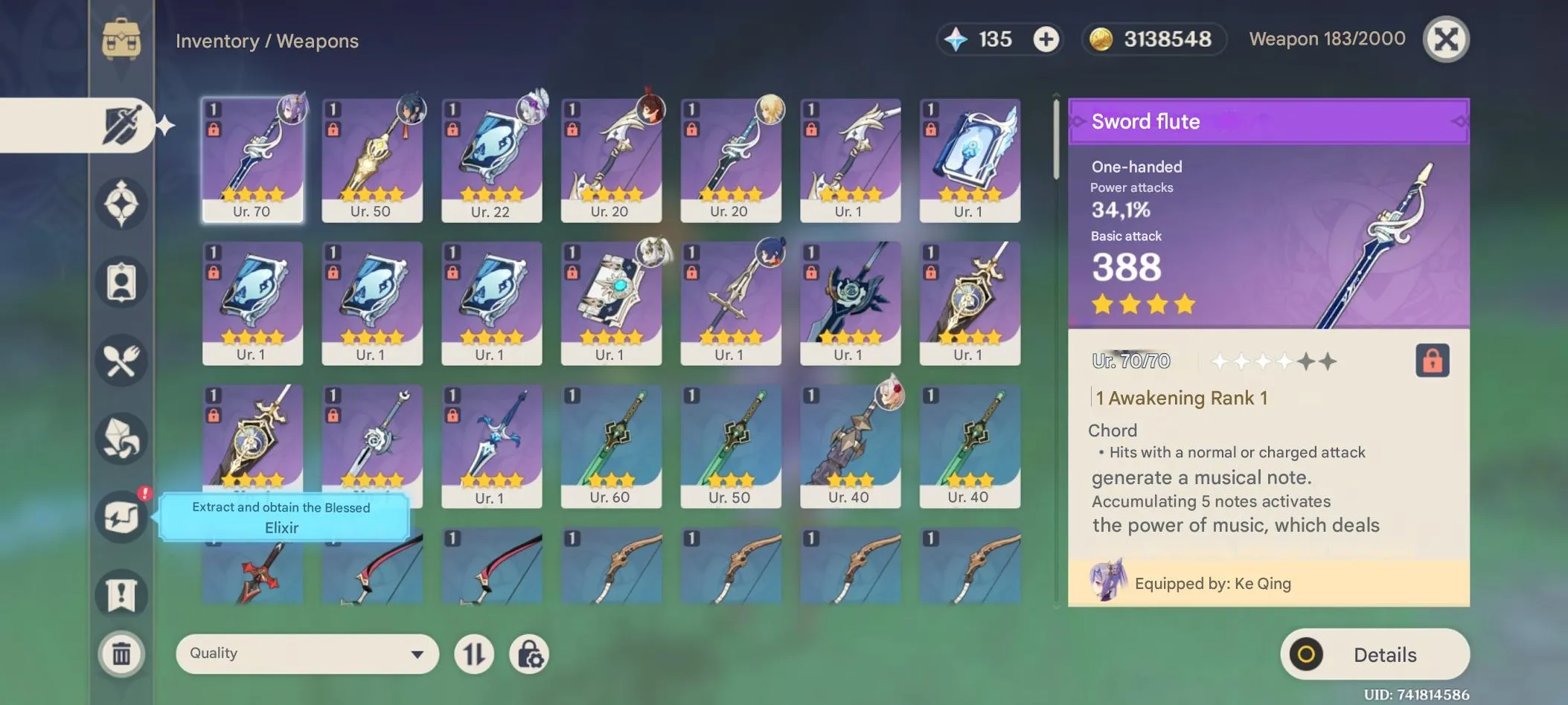Switch to the weapons sword tab

point(123,125)
